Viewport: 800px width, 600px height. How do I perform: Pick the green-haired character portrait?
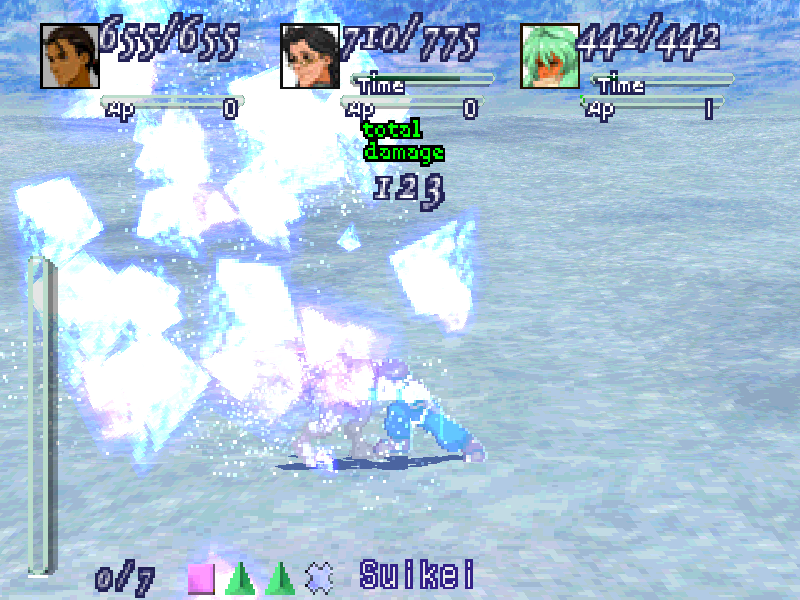tap(550, 55)
